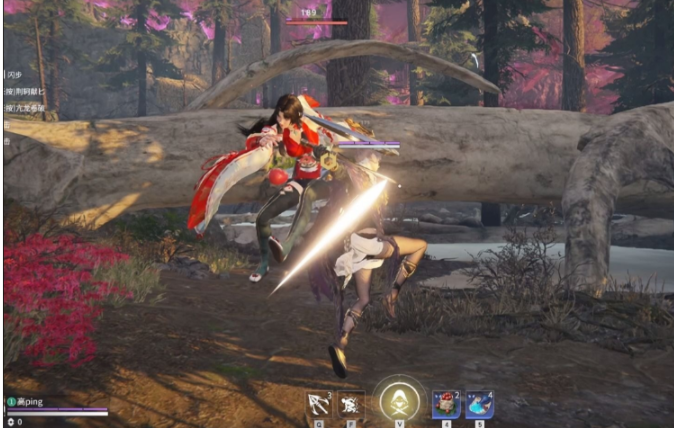674x428 pixels.
Task: Trigger the glowing hooded figure ultimate
Action: click(398, 402)
